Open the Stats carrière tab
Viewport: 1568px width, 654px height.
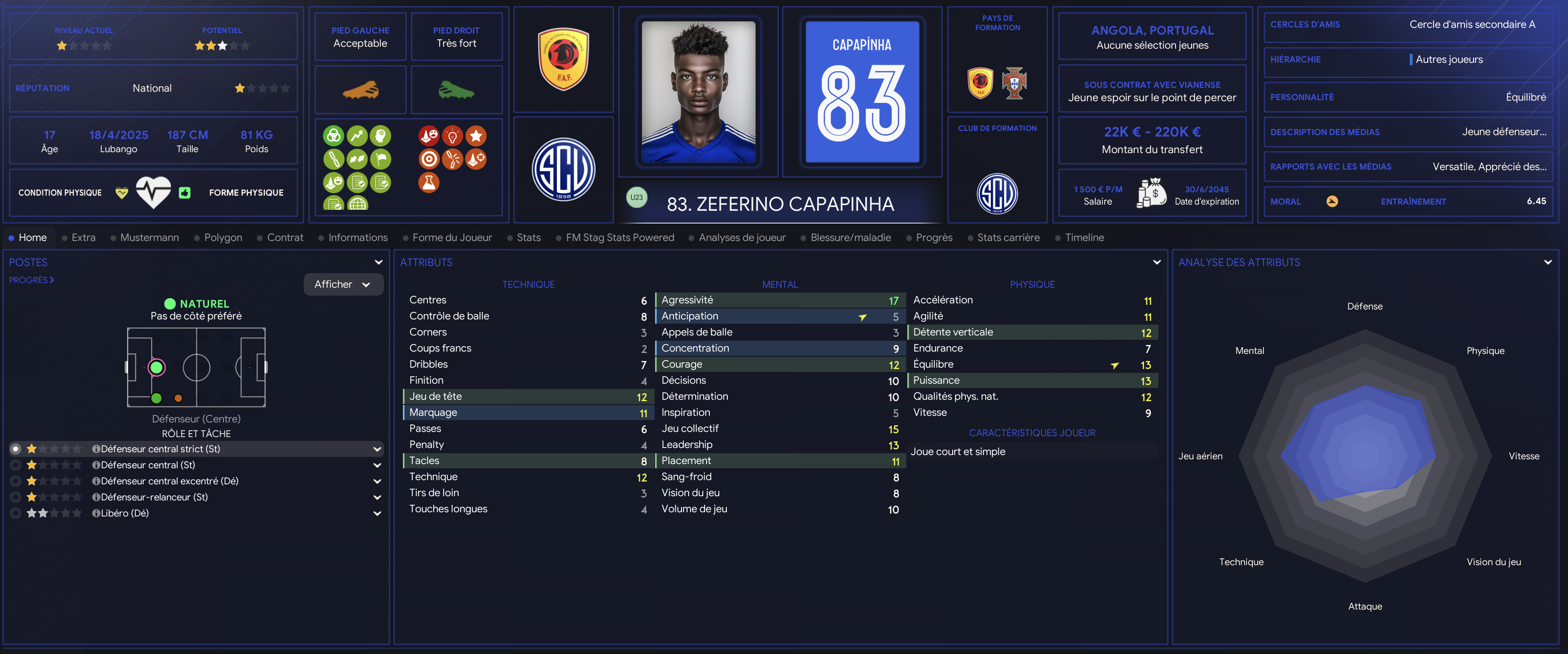click(x=1008, y=238)
